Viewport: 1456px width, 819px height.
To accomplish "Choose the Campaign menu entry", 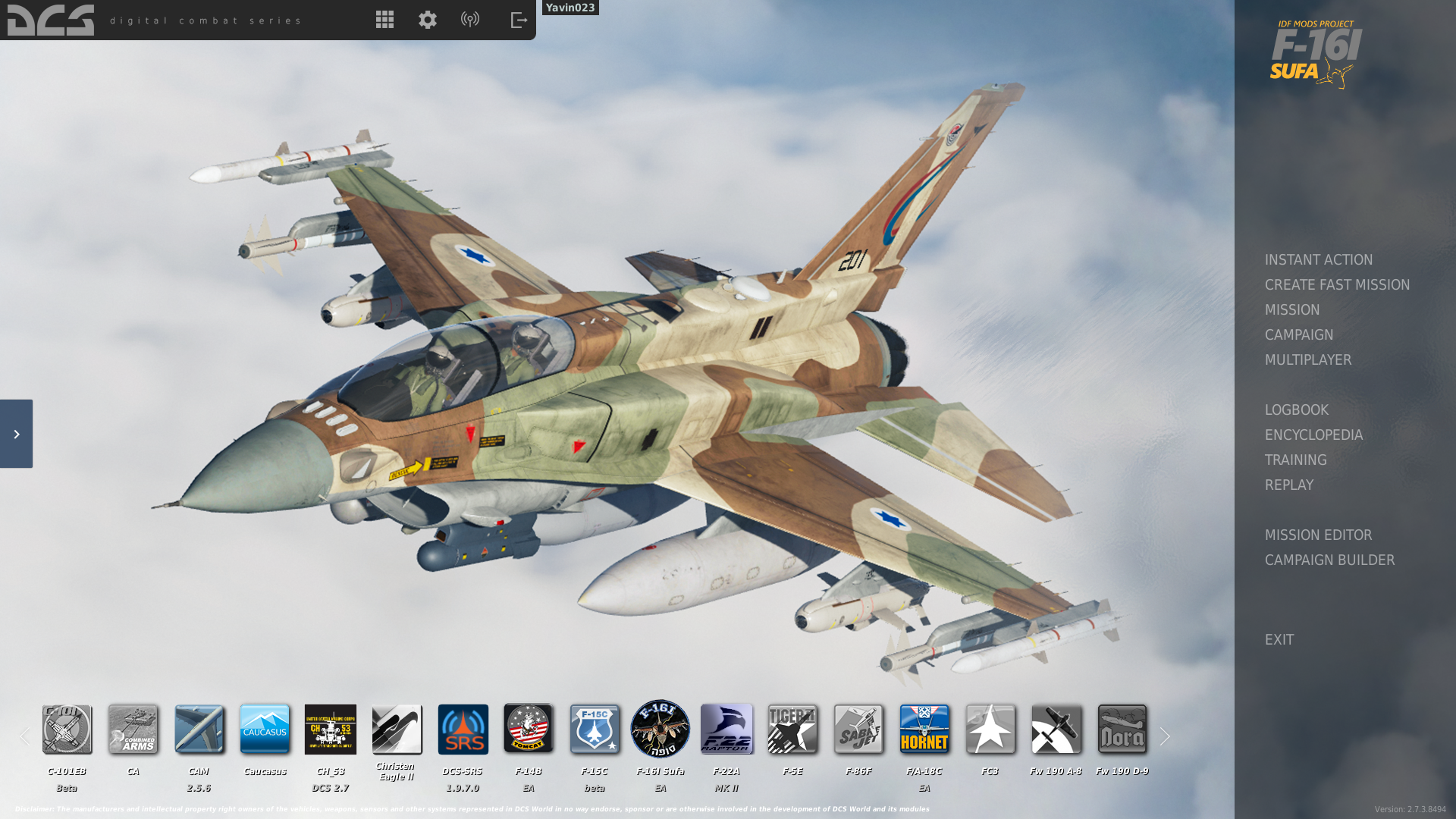I will (x=1298, y=334).
